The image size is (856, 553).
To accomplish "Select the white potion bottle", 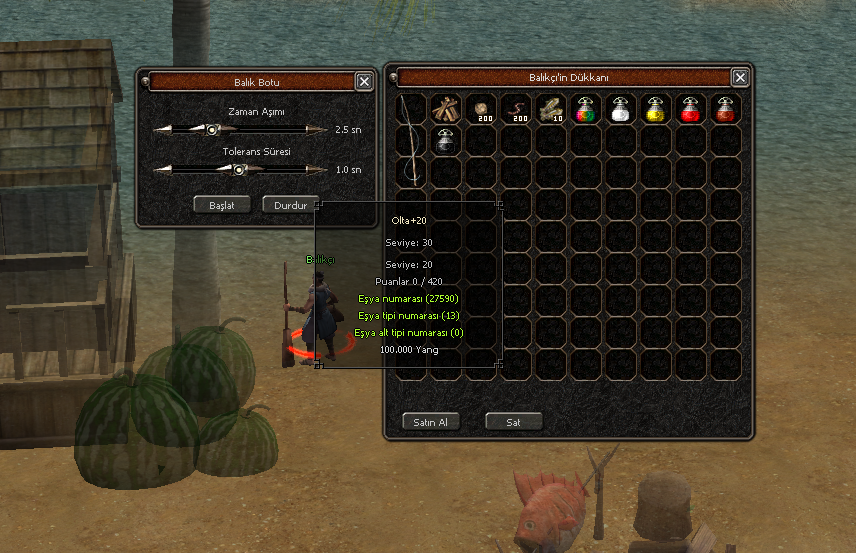I will pyautogui.click(x=620, y=108).
